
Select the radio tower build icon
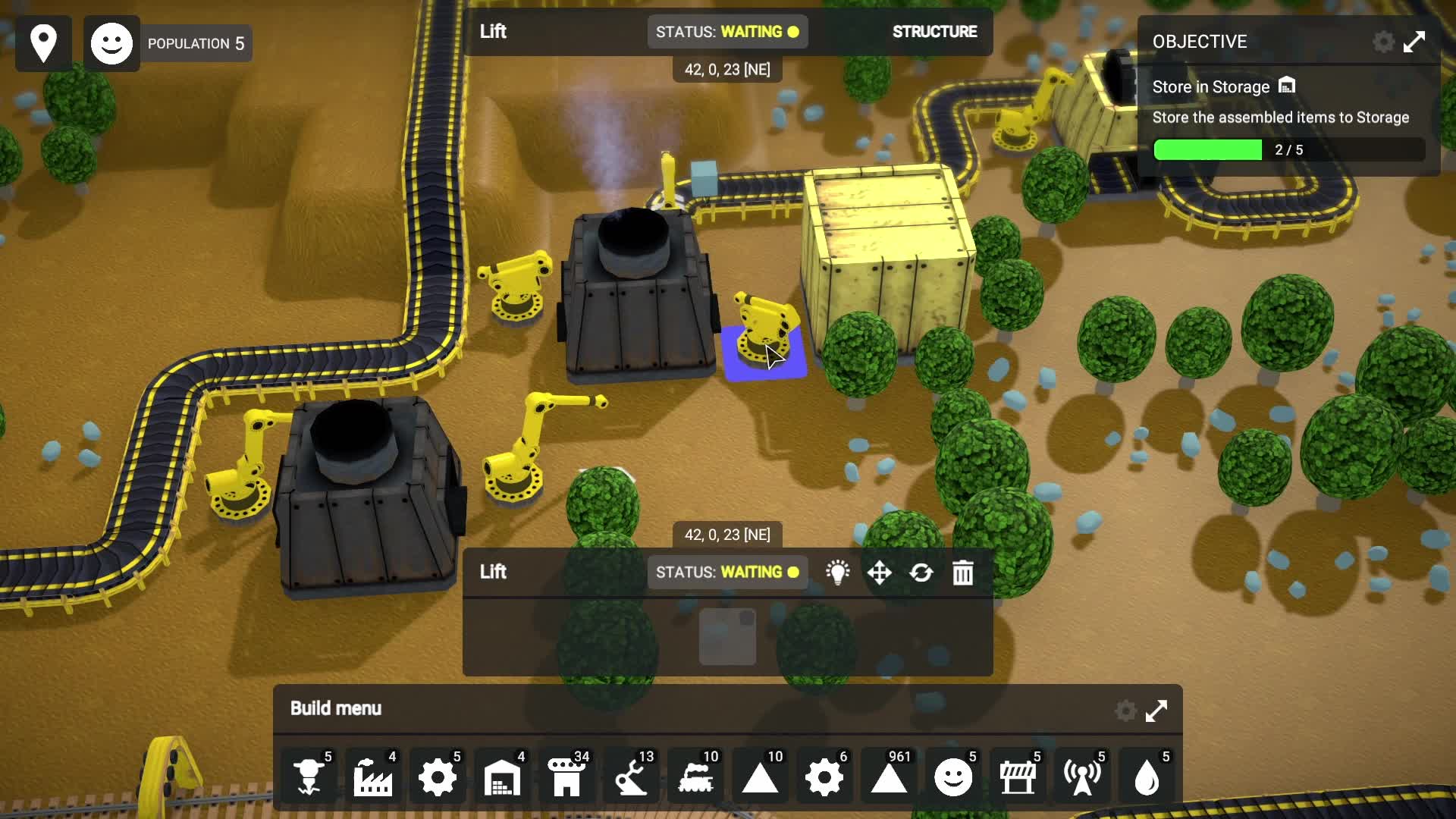(x=1082, y=776)
